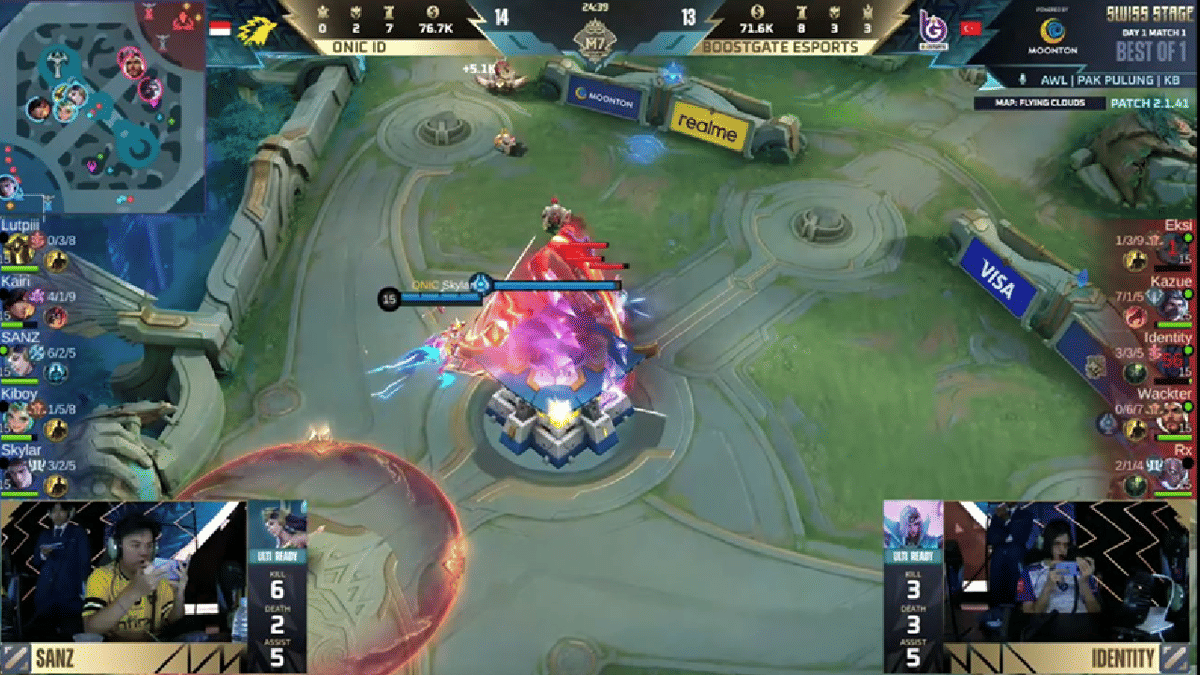This screenshot has height=675, width=1200.
Task: Select Identity's hero portrait beside the camera
Action: pos(913,527)
